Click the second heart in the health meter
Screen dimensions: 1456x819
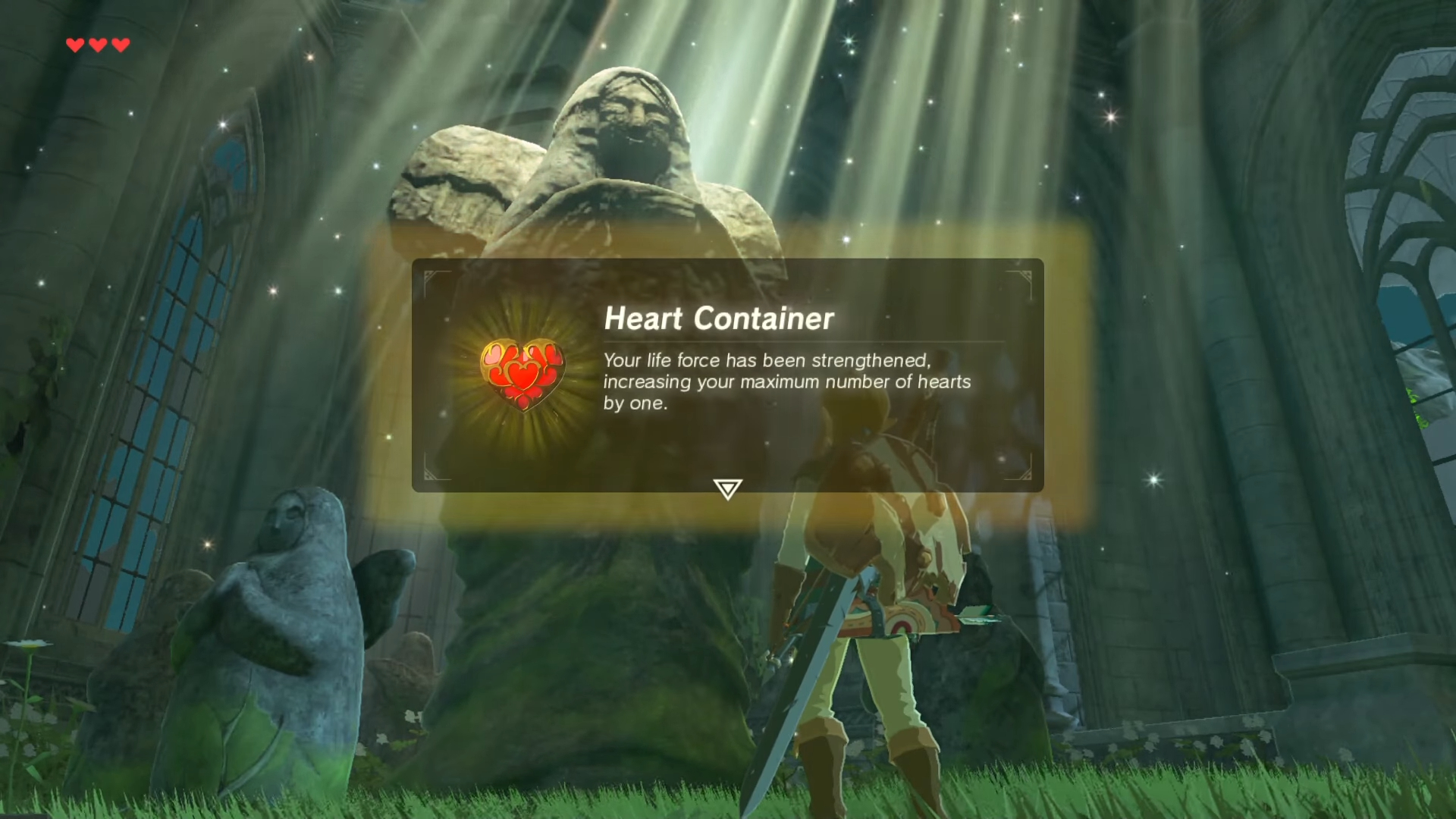97,45
